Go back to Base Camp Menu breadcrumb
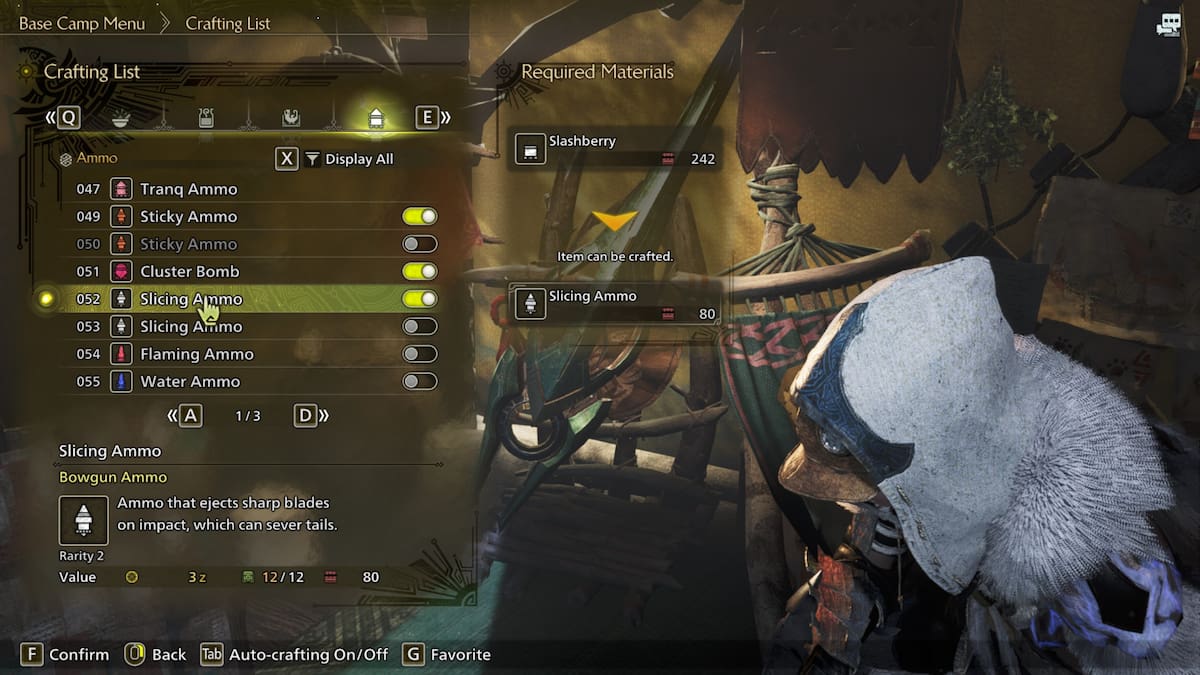Screen dimensions: 1200x675 (82, 23)
